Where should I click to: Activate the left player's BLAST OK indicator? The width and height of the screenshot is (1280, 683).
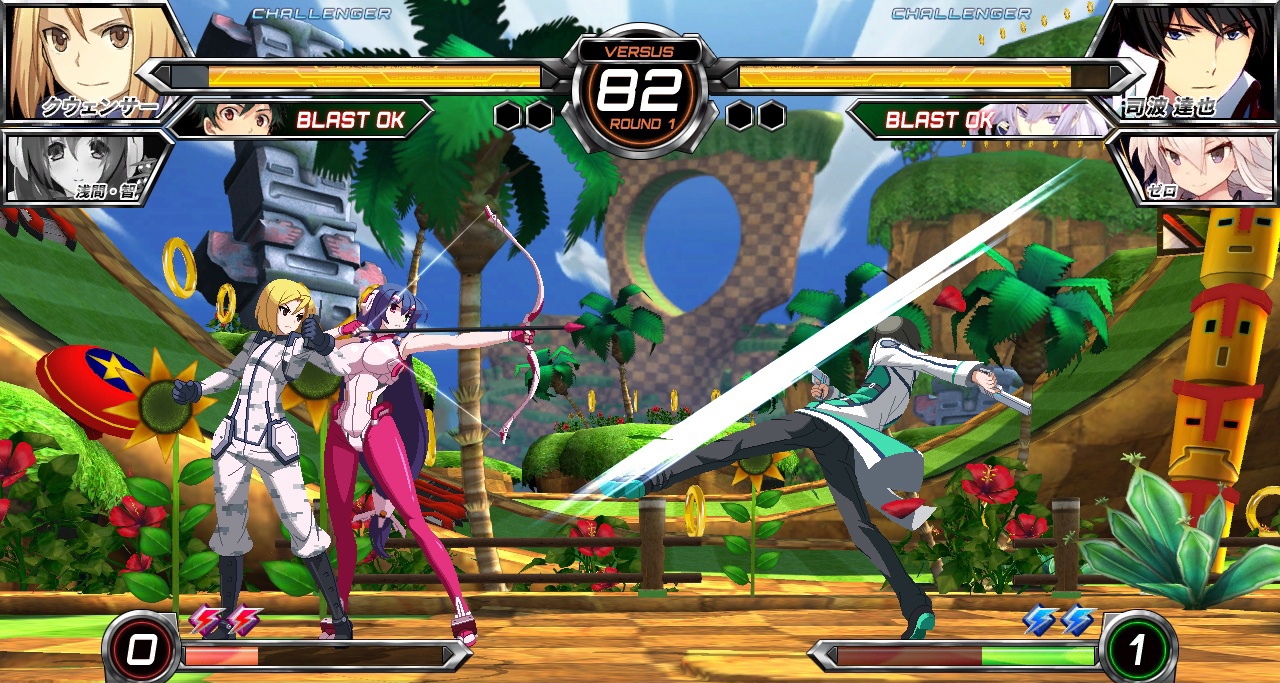click(x=349, y=120)
